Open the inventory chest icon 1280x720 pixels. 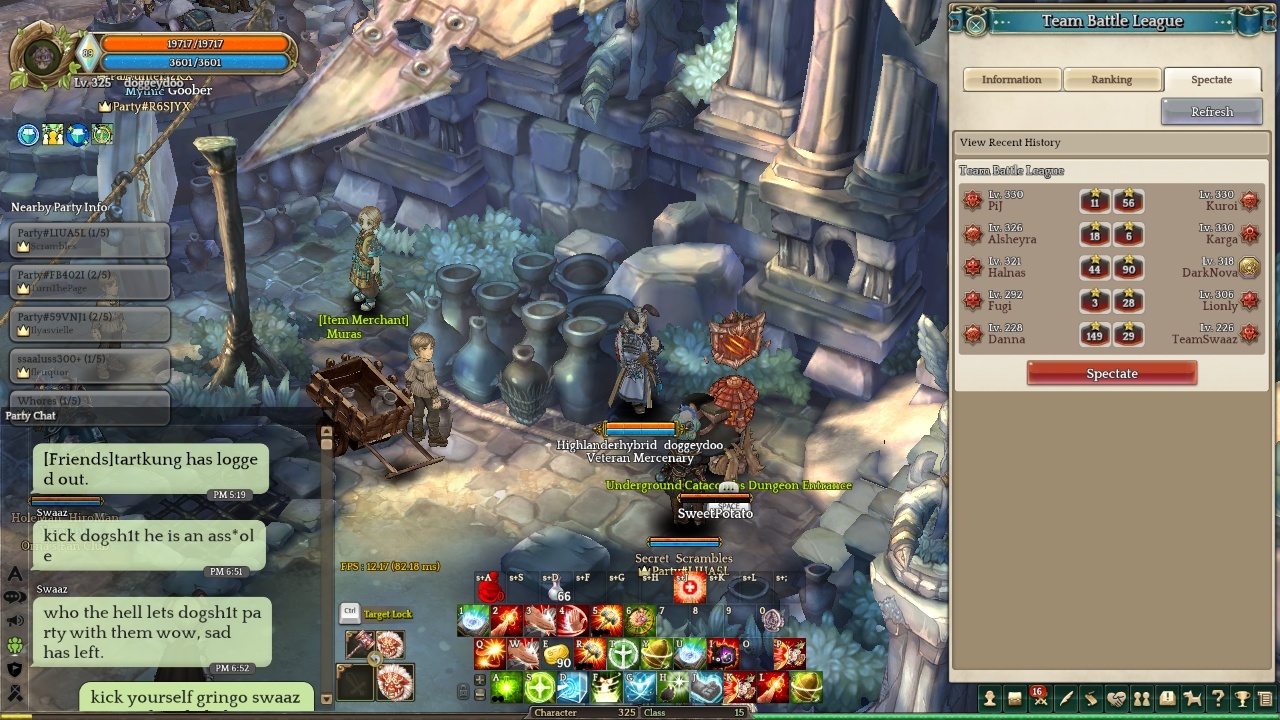[x=1015, y=699]
